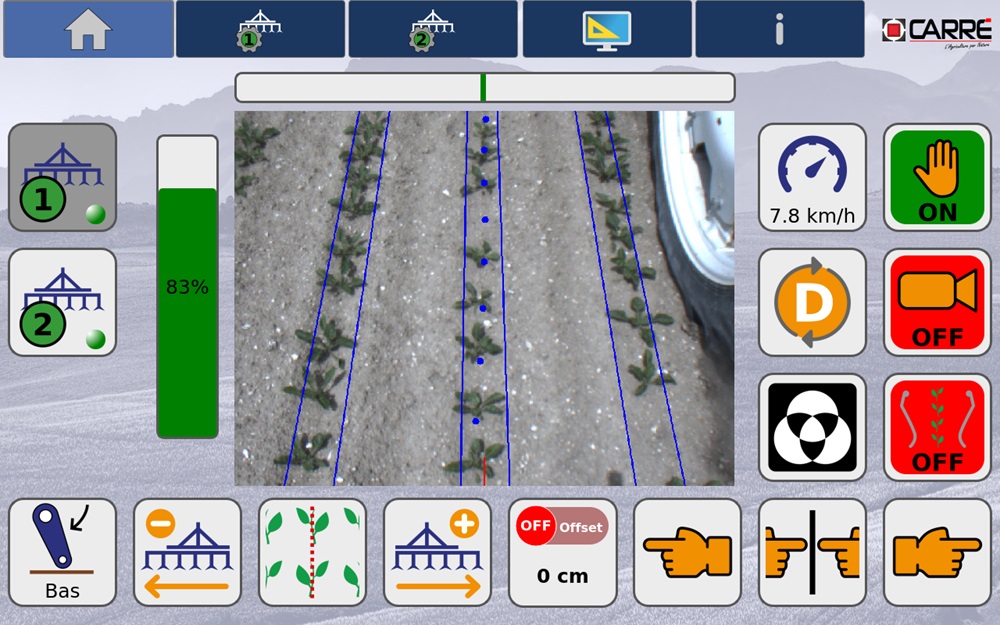
Task: Select implement 1 on the left panel
Action: [x=62, y=178]
